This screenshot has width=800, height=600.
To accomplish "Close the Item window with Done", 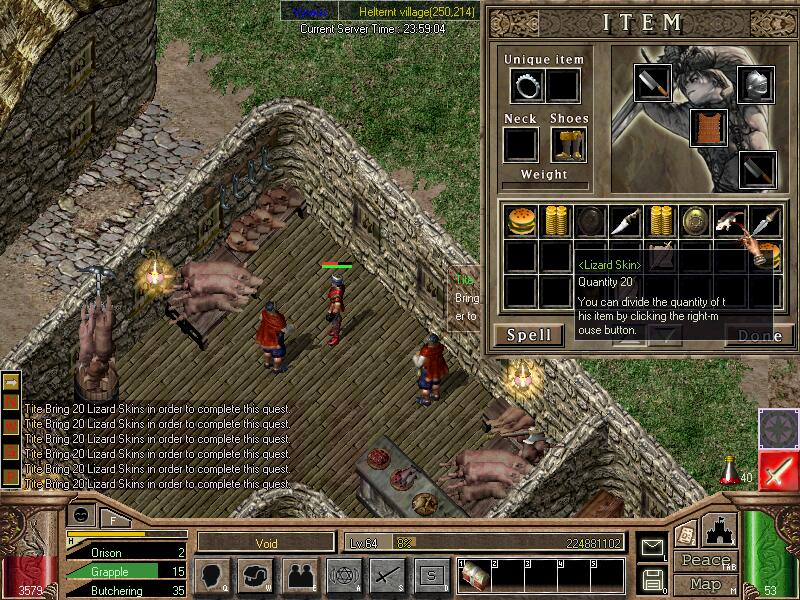I will pos(759,336).
